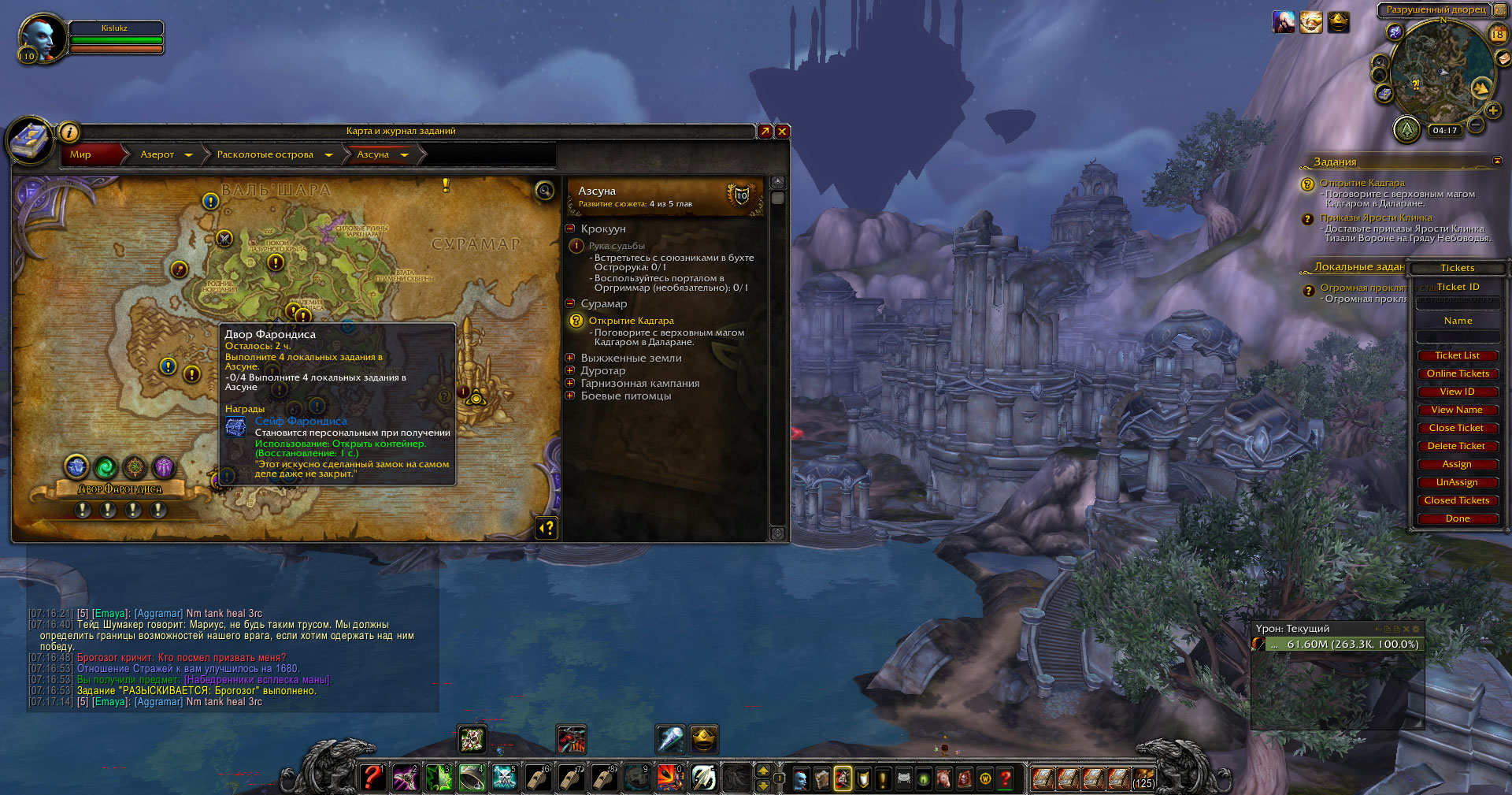Close the map and quest log window
Image resolution: width=1512 pixels, height=795 pixels.
782,132
